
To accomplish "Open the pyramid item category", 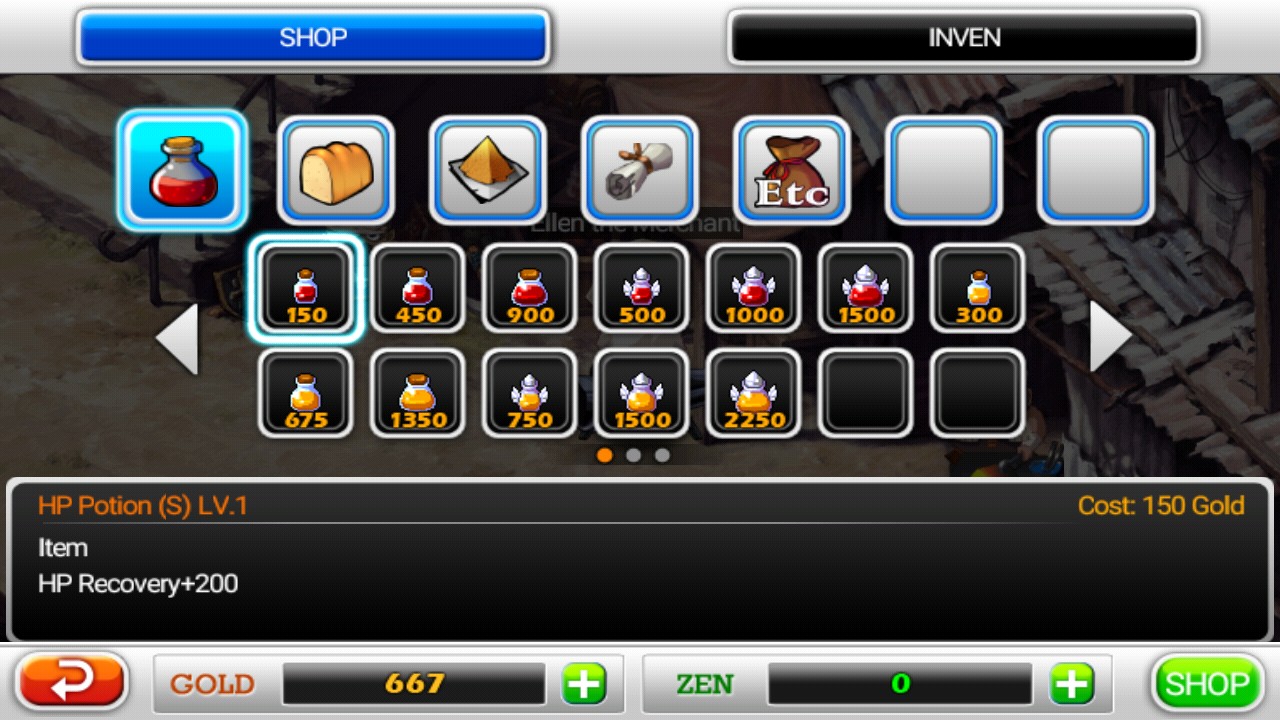I will click(x=488, y=170).
